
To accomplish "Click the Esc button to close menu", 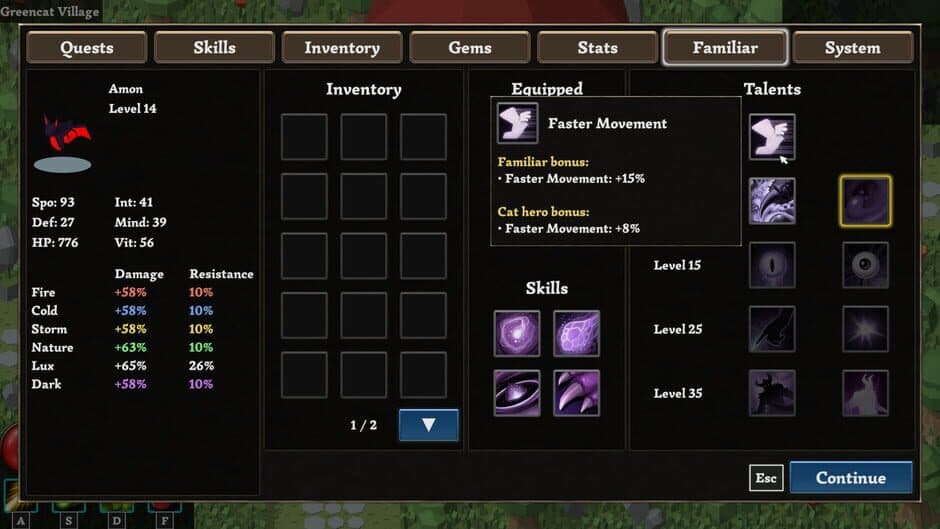I will click(x=766, y=478).
